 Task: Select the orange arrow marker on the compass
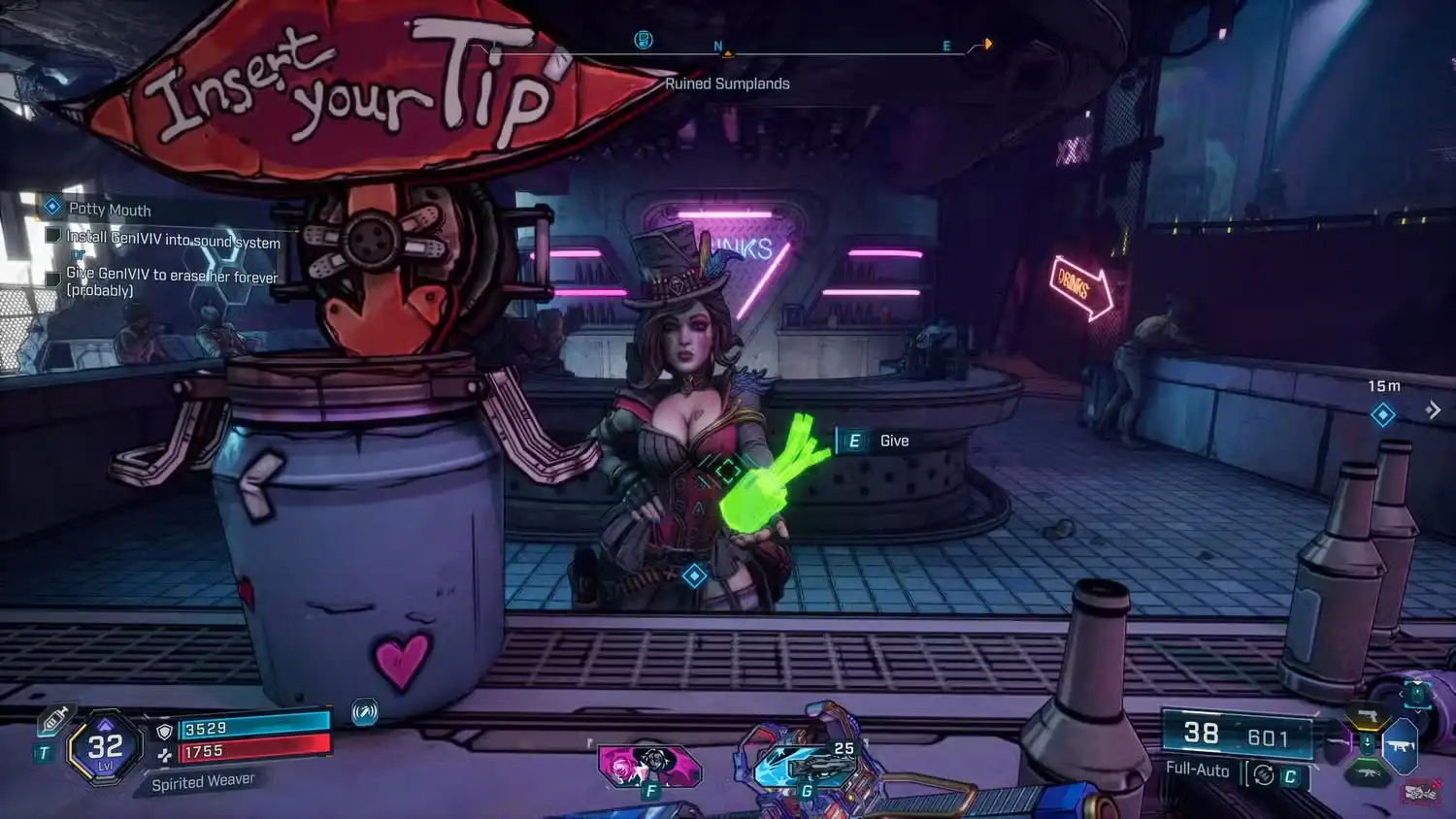987,44
